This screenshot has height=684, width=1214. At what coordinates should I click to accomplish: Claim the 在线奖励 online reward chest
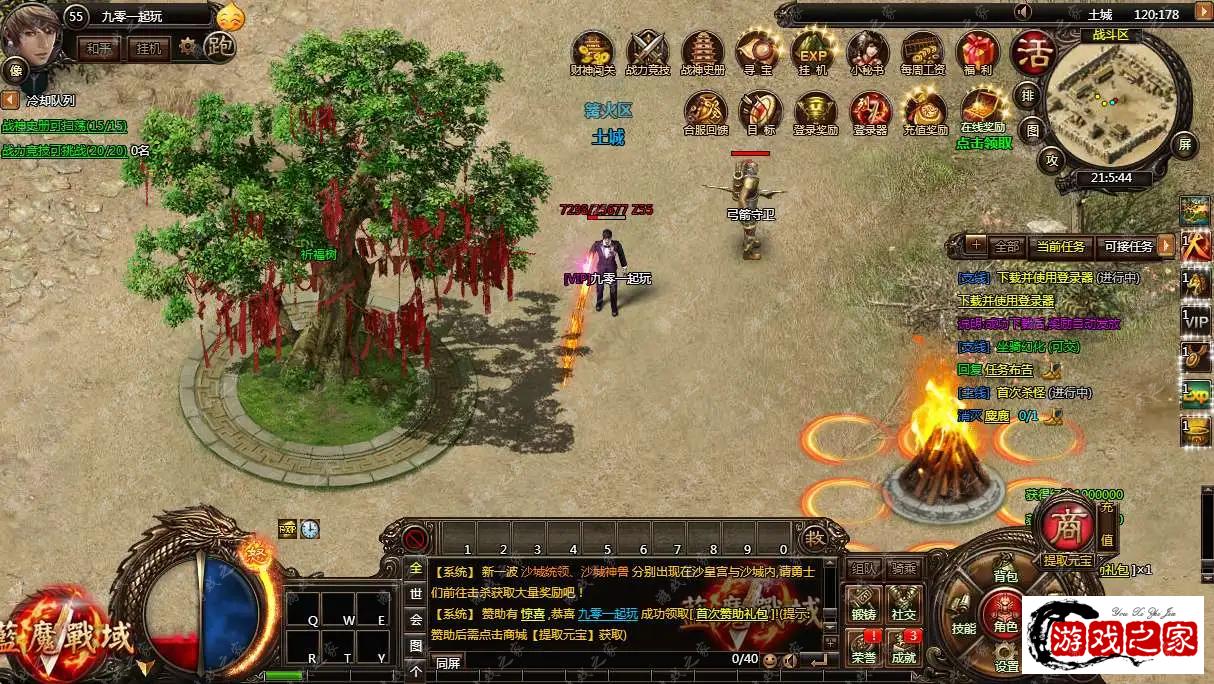click(x=982, y=108)
